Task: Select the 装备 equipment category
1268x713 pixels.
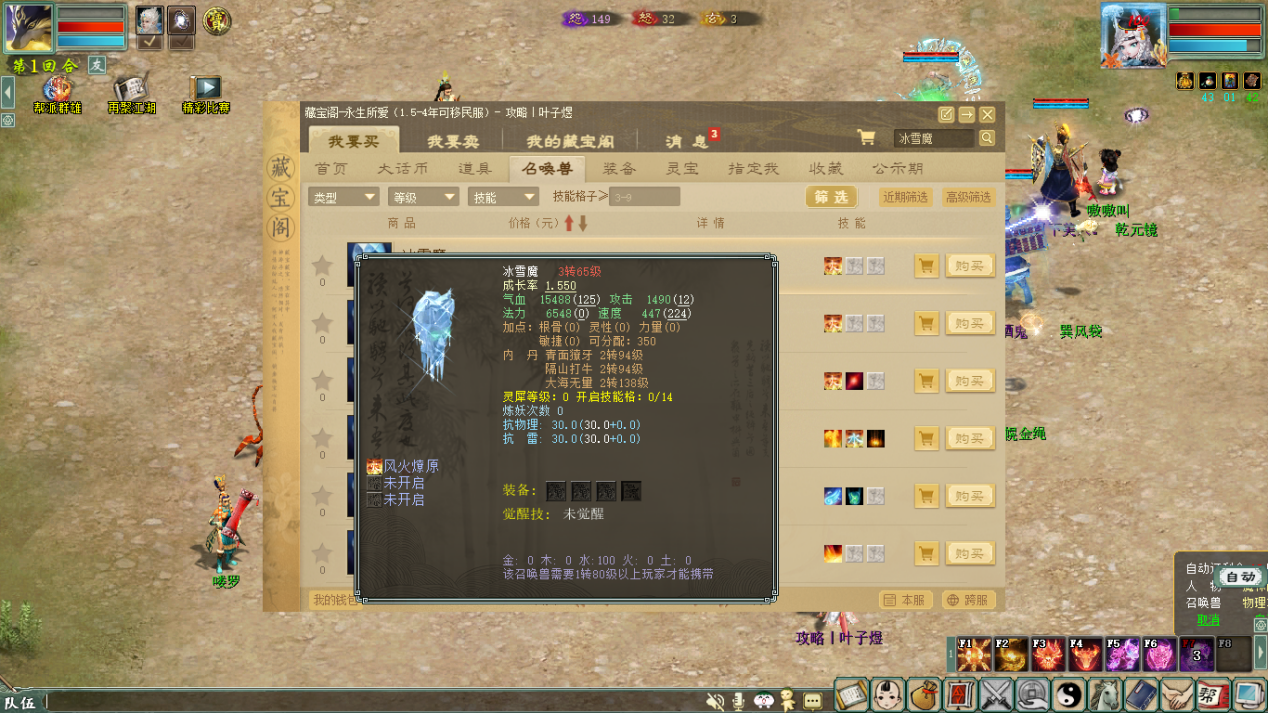Action: coord(620,169)
